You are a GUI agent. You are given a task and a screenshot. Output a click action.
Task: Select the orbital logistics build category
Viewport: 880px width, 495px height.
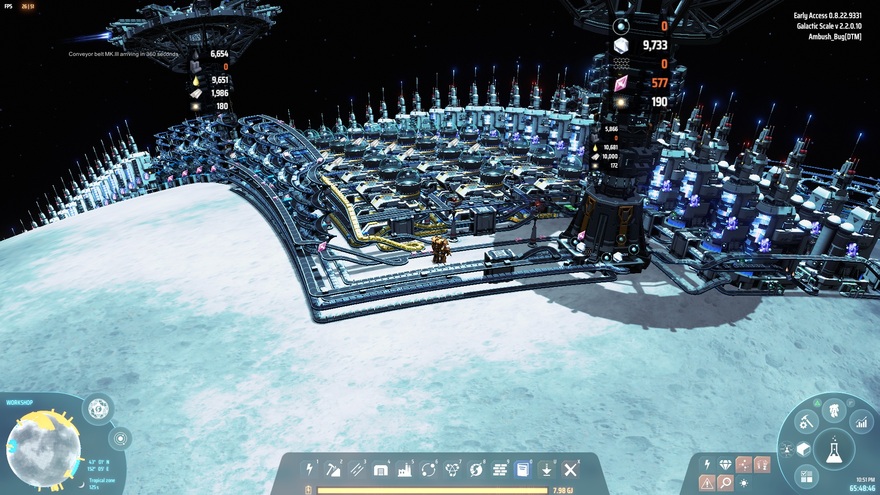[x=429, y=469]
